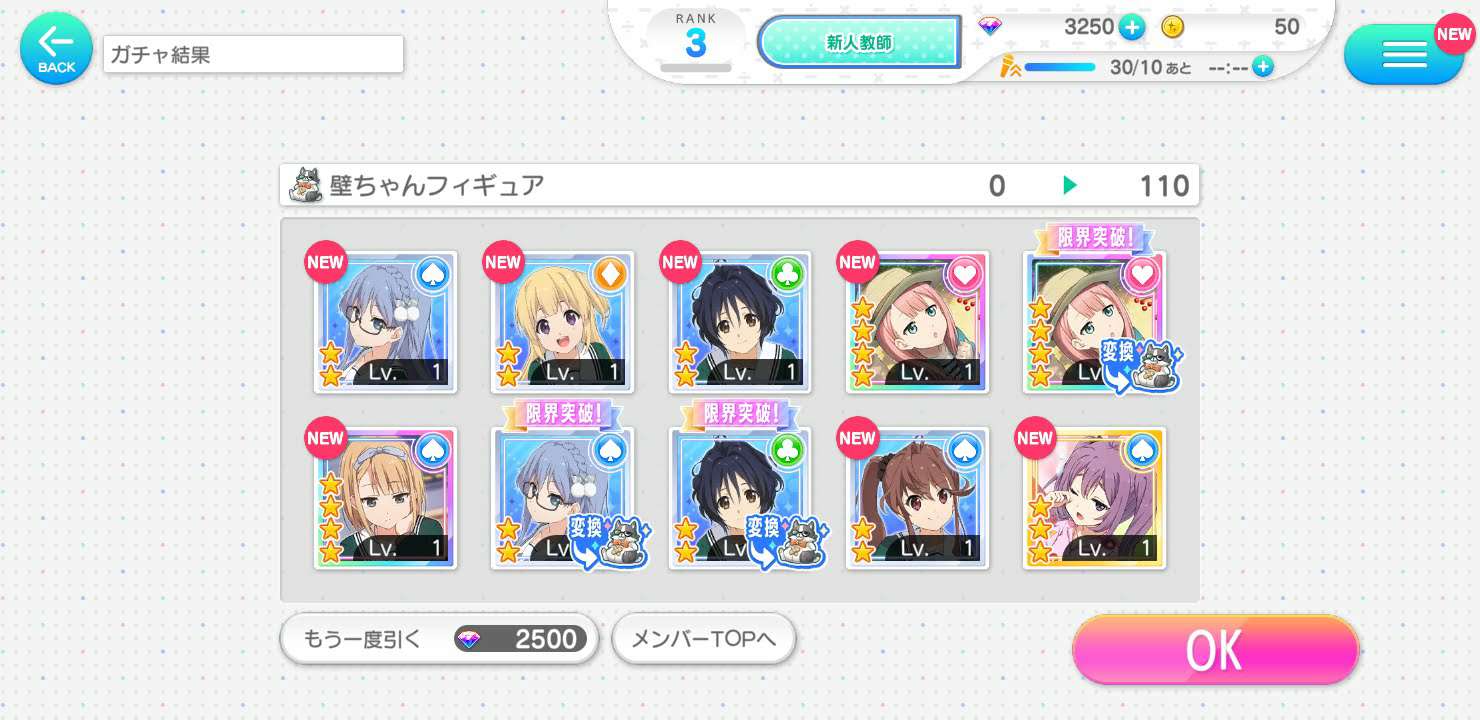
Task: Click the 壁ちゃんフィギュア mascot icon
Action: pos(306,186)
